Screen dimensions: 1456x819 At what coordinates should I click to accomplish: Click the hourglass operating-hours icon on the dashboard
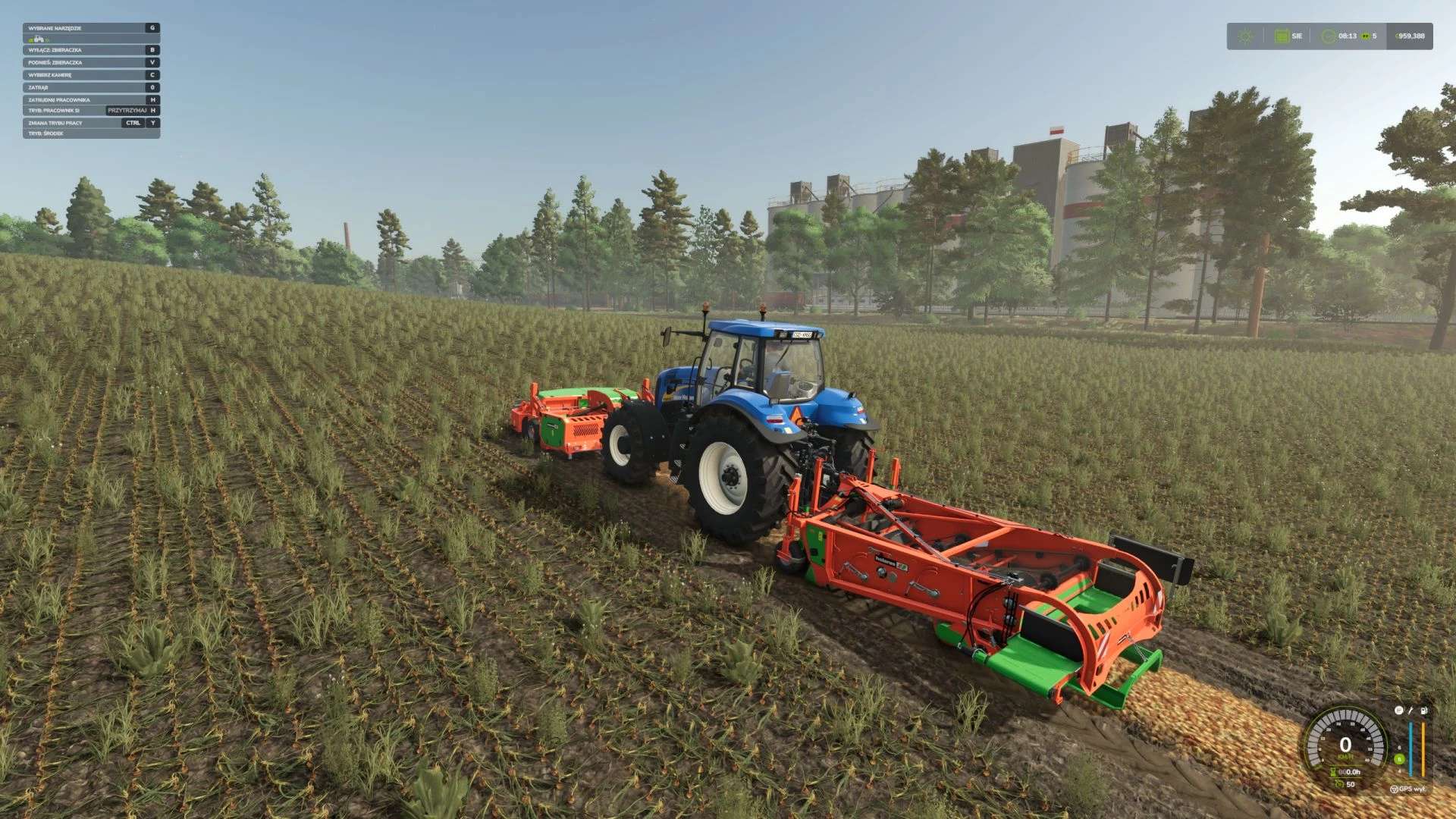click(1333, 771)
